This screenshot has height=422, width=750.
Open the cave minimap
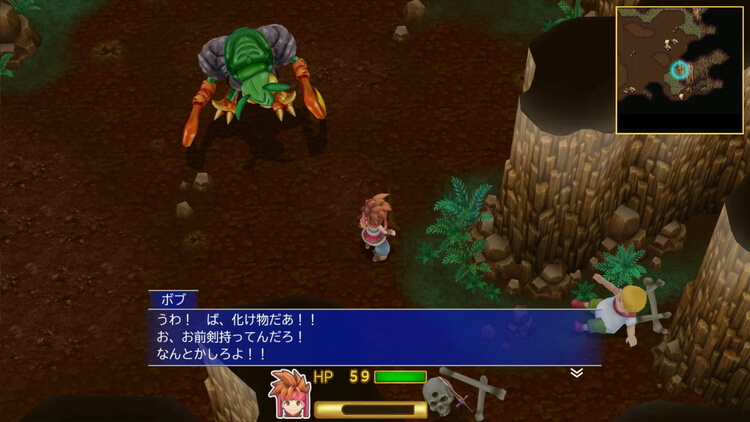click(681, 70)
